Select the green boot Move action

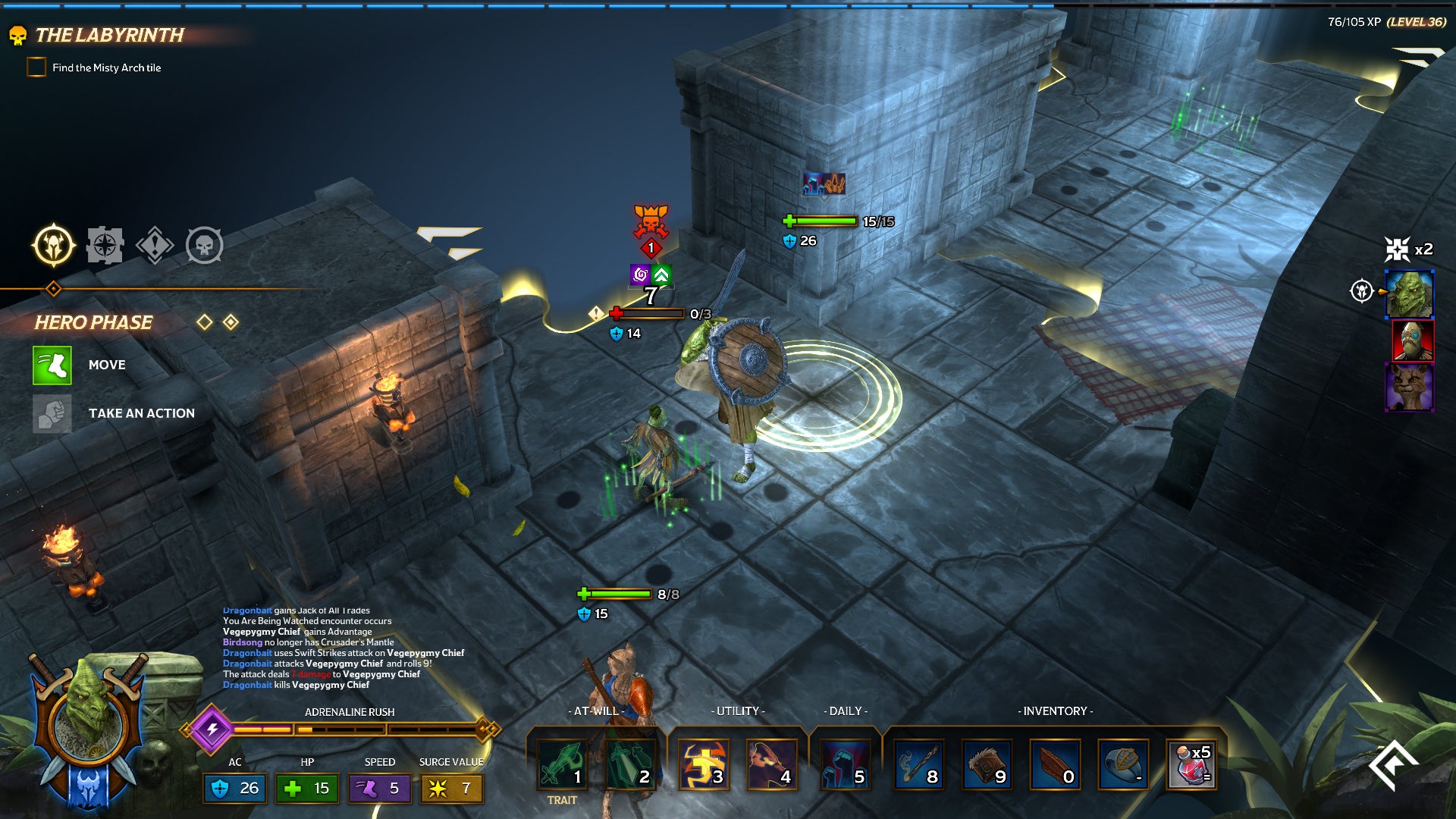point(52,365)
